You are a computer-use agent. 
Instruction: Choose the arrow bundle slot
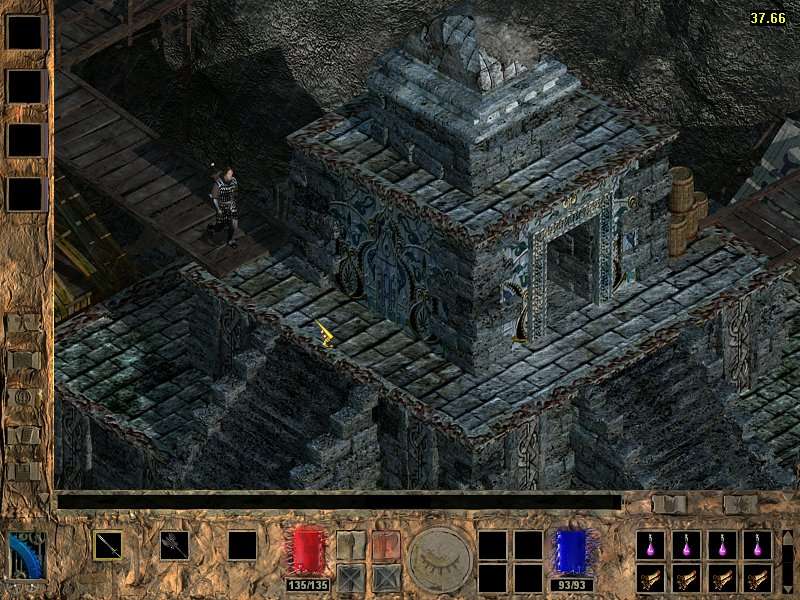[175, 545]
